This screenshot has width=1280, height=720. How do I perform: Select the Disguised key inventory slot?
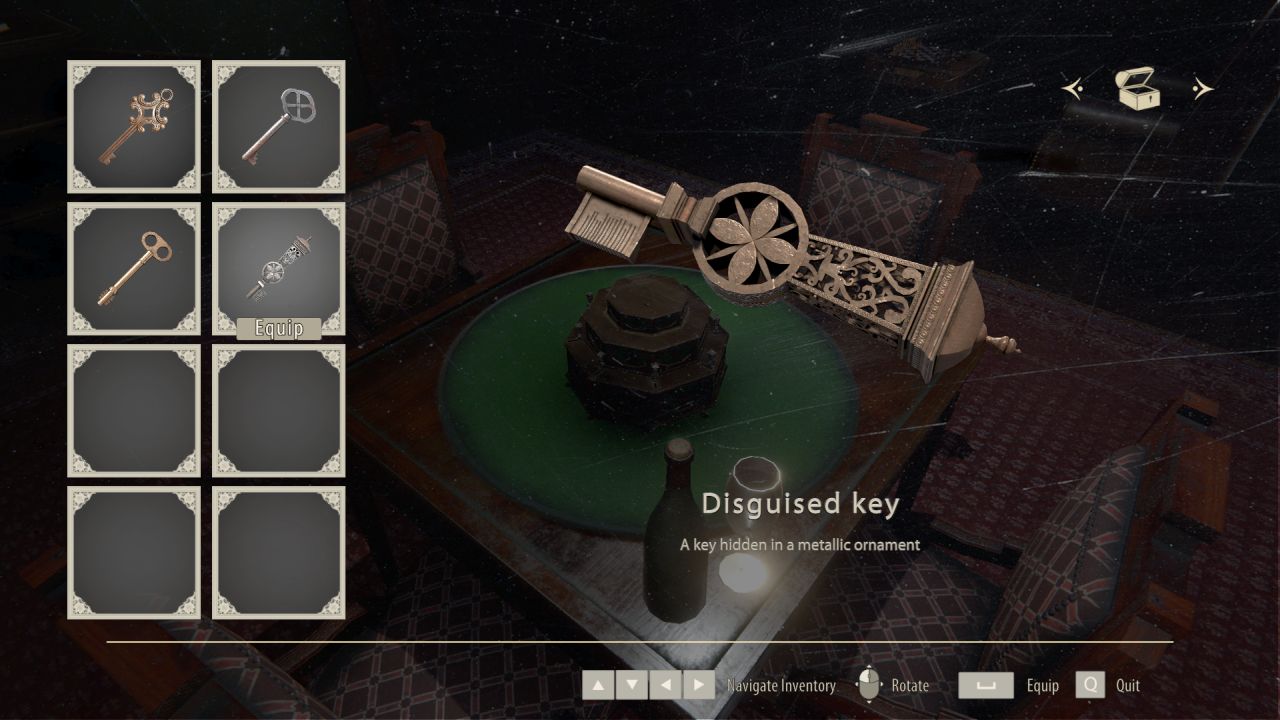[278, 264]
